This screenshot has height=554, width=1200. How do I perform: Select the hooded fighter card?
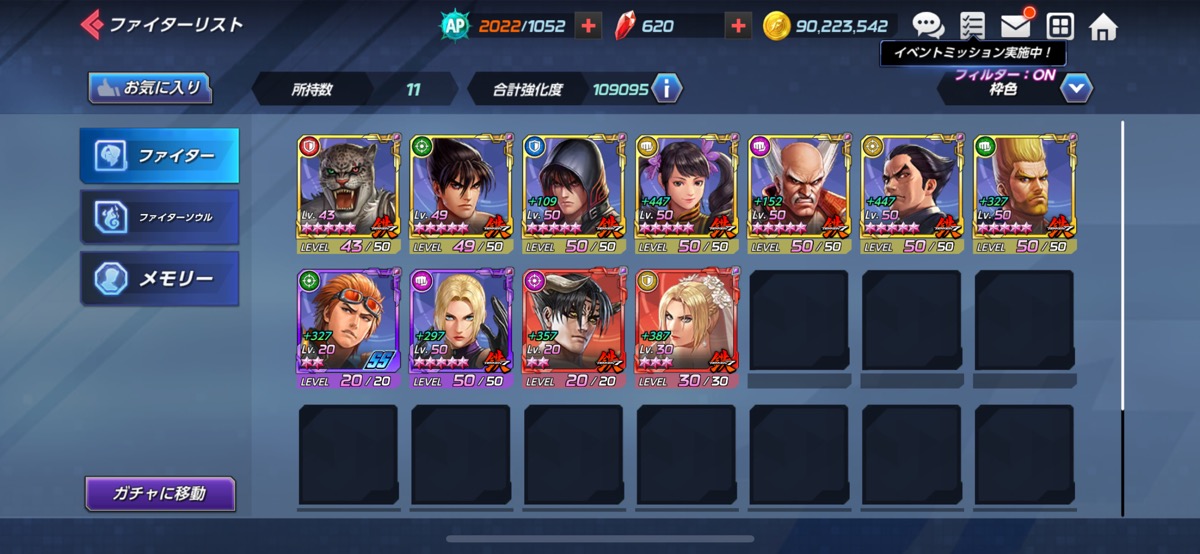pyautogui.click(x=573, y=193)
